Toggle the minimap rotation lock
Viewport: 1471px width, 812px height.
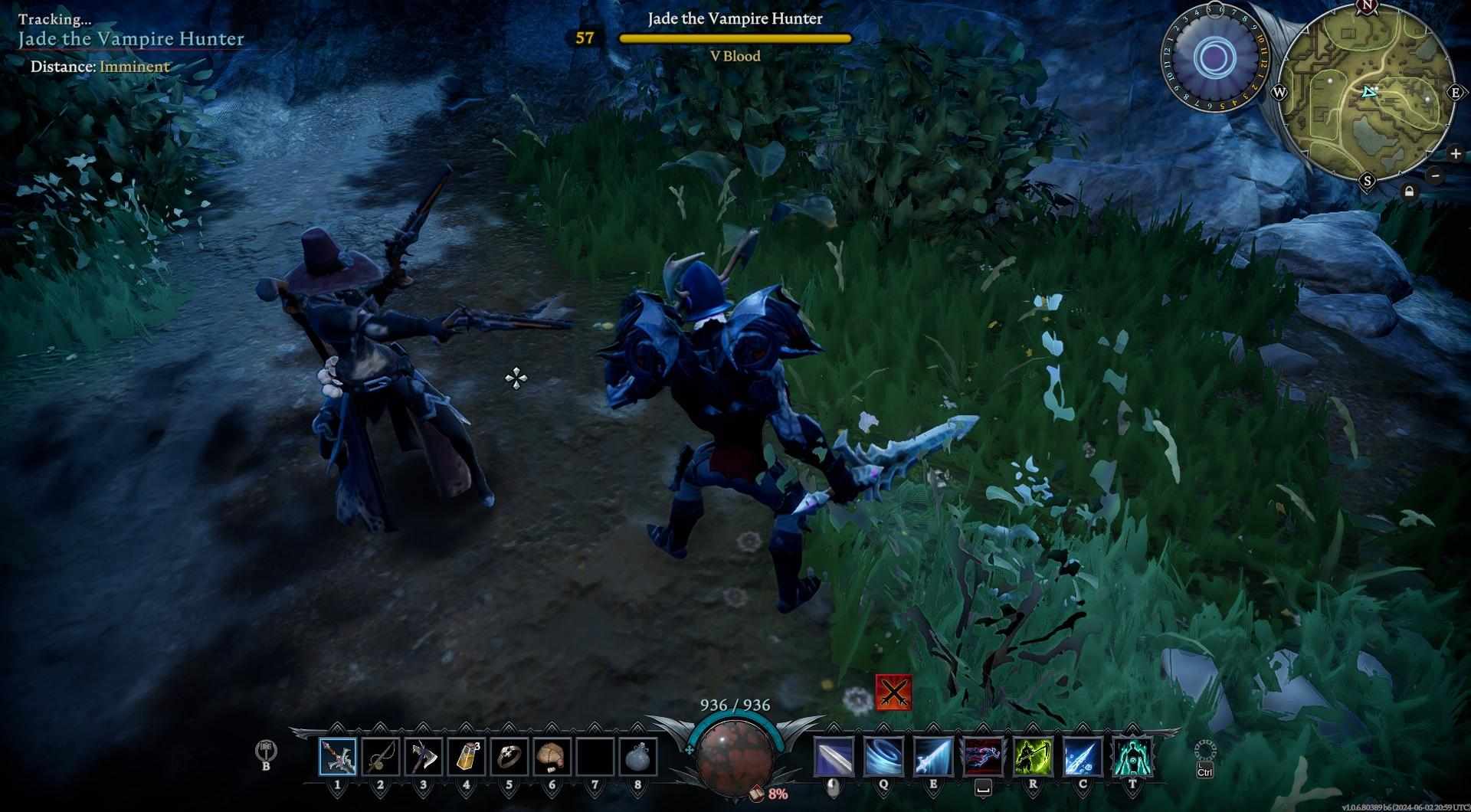[1409, 192]
